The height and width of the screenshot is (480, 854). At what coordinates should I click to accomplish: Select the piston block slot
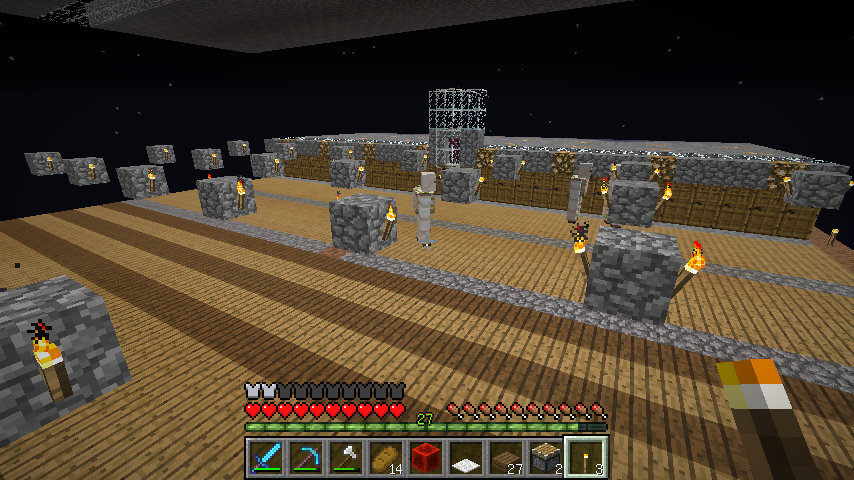click(546, 458)
